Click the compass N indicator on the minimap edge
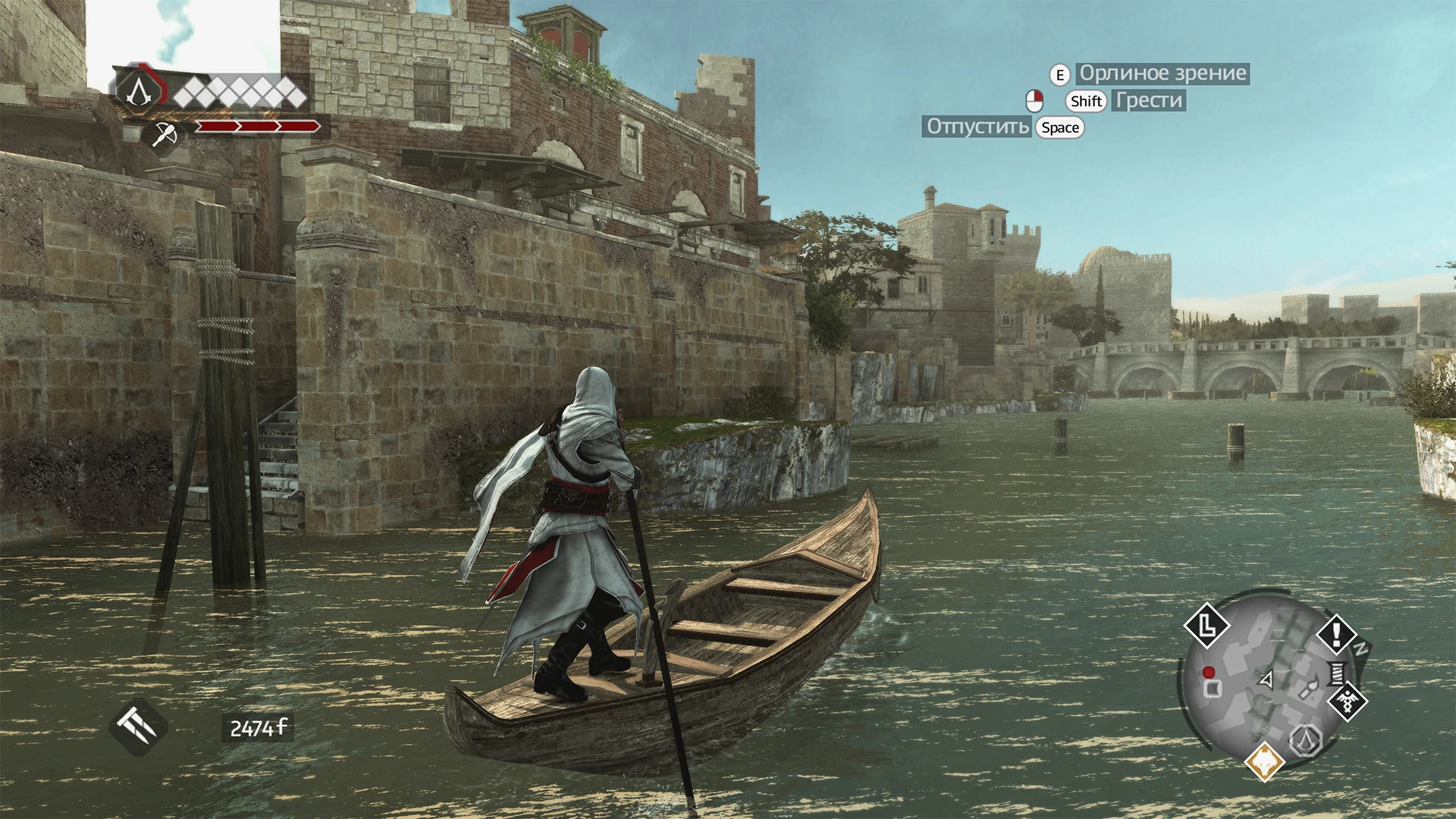This screenshot has height=819, width=1456. coord(1361,647)
